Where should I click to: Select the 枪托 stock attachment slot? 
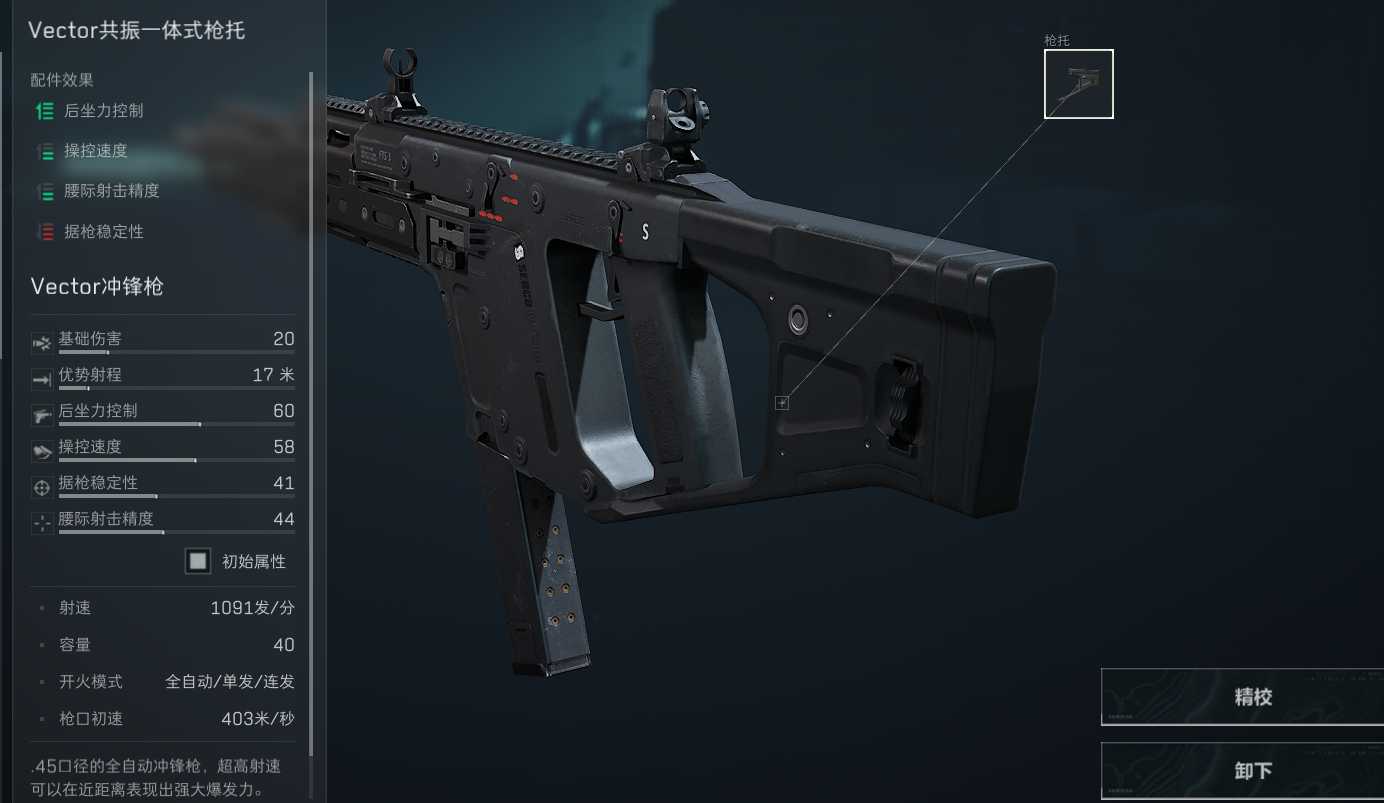point(1078,84)
